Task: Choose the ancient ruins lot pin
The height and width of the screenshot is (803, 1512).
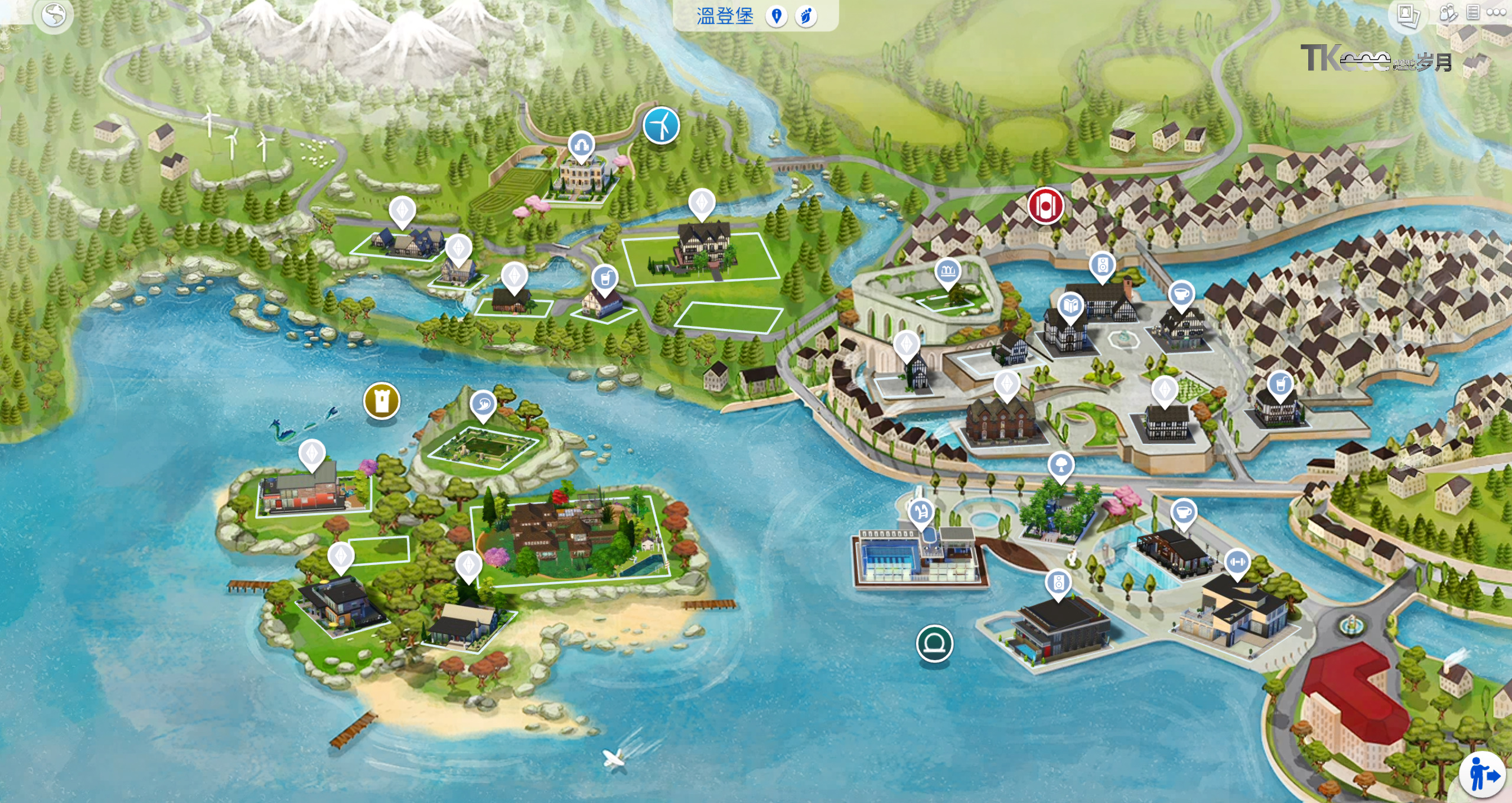Action: pos(948,272)
